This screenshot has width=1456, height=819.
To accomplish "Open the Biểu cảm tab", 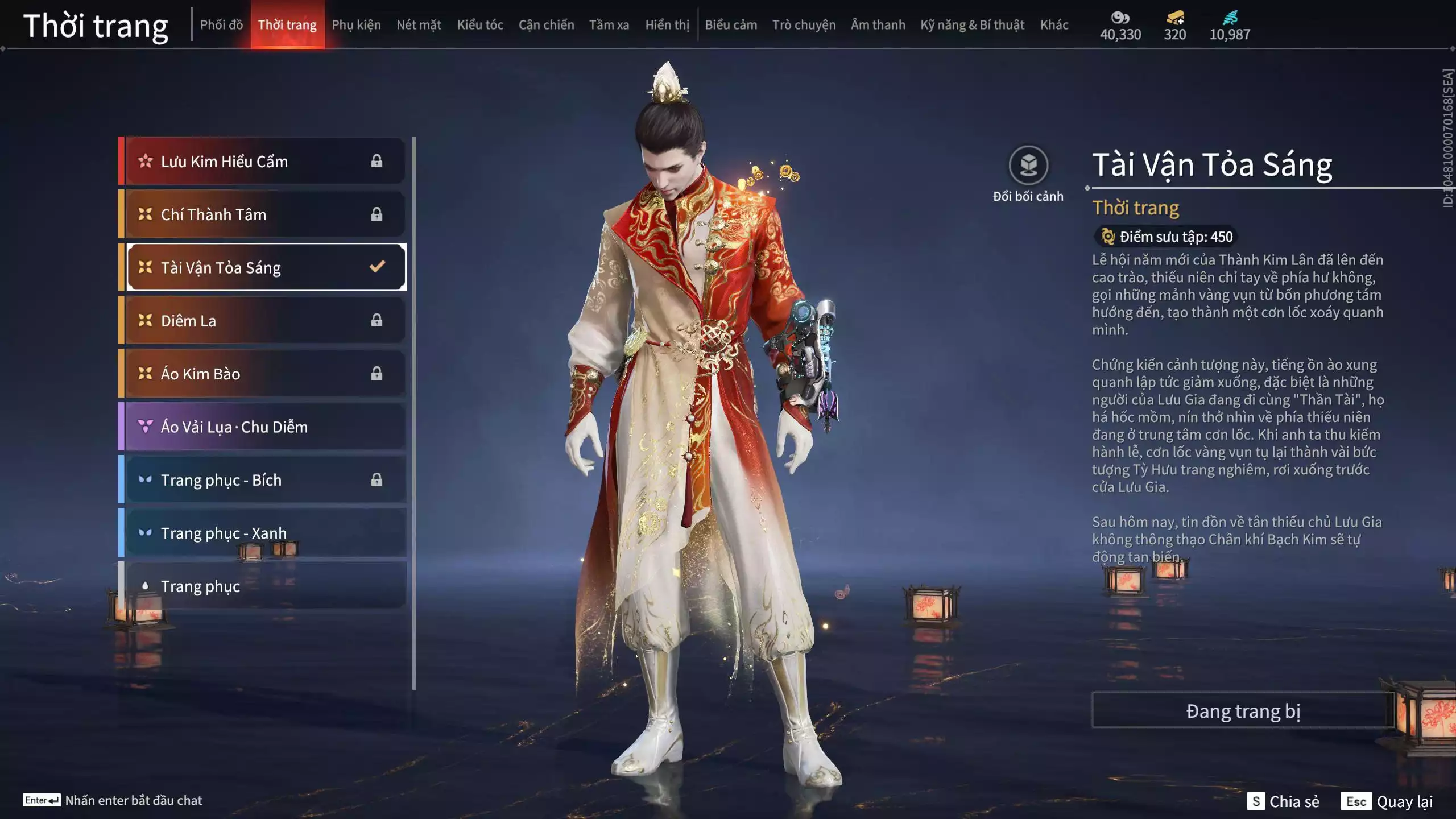I will pyautogui.click(x=731, y=25).
